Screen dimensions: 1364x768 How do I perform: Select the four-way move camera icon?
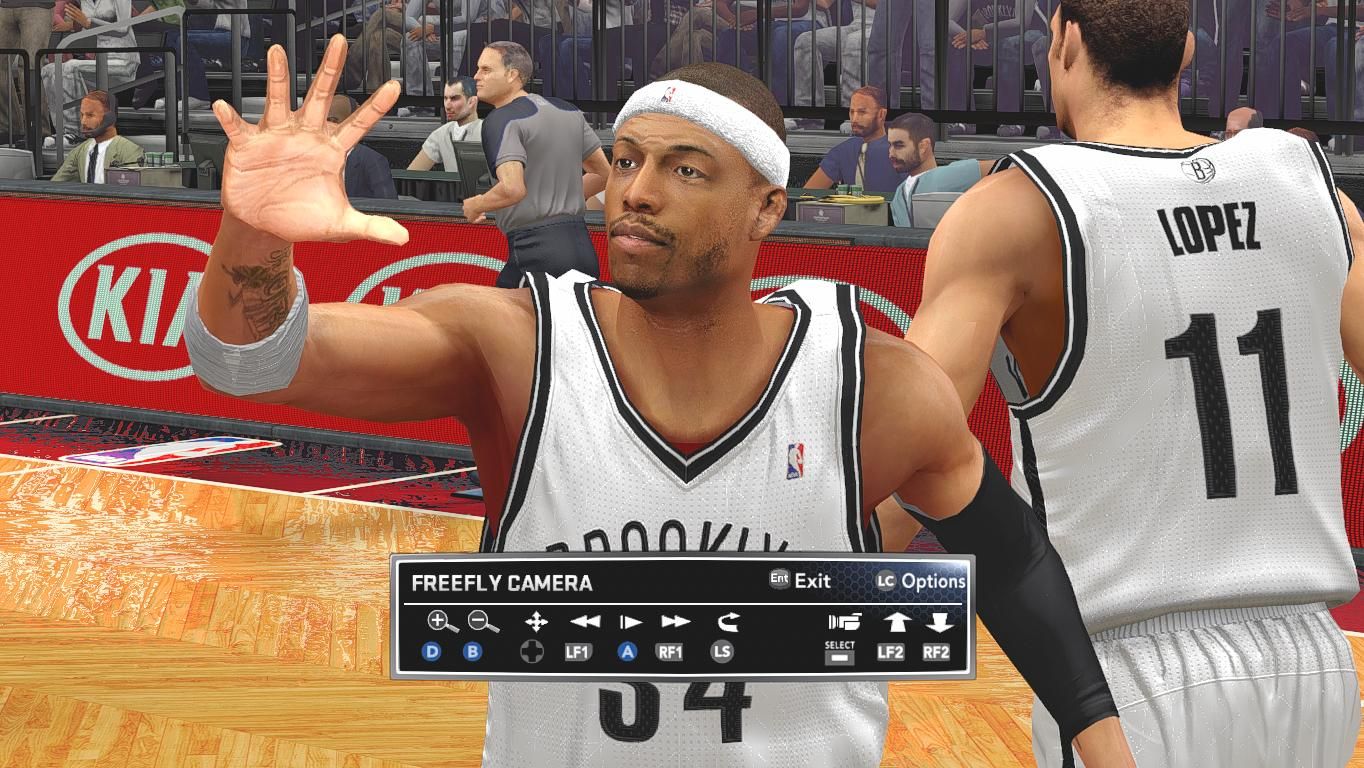point(536,622)
